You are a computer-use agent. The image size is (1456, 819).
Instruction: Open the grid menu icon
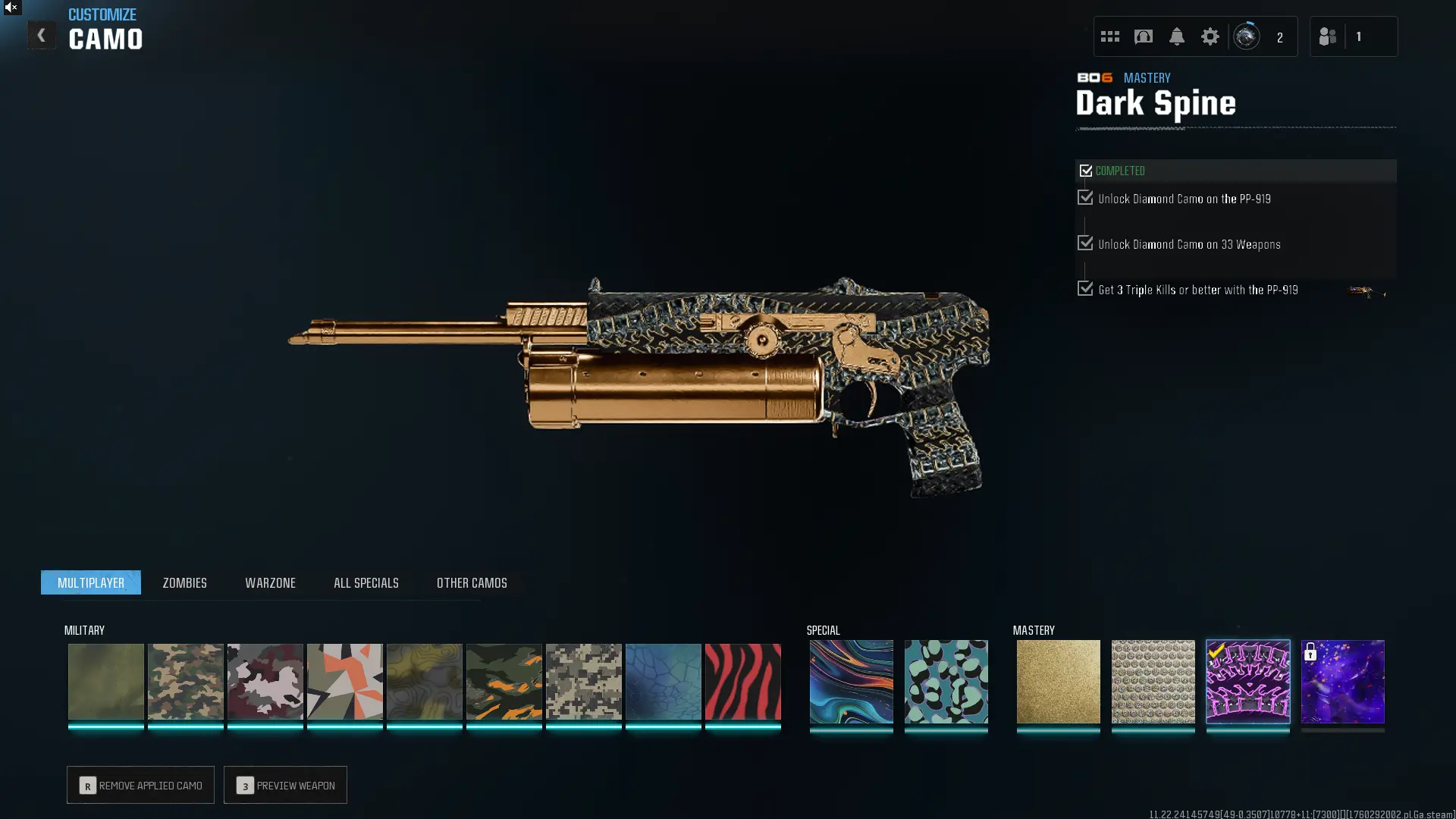[1109, 36]
